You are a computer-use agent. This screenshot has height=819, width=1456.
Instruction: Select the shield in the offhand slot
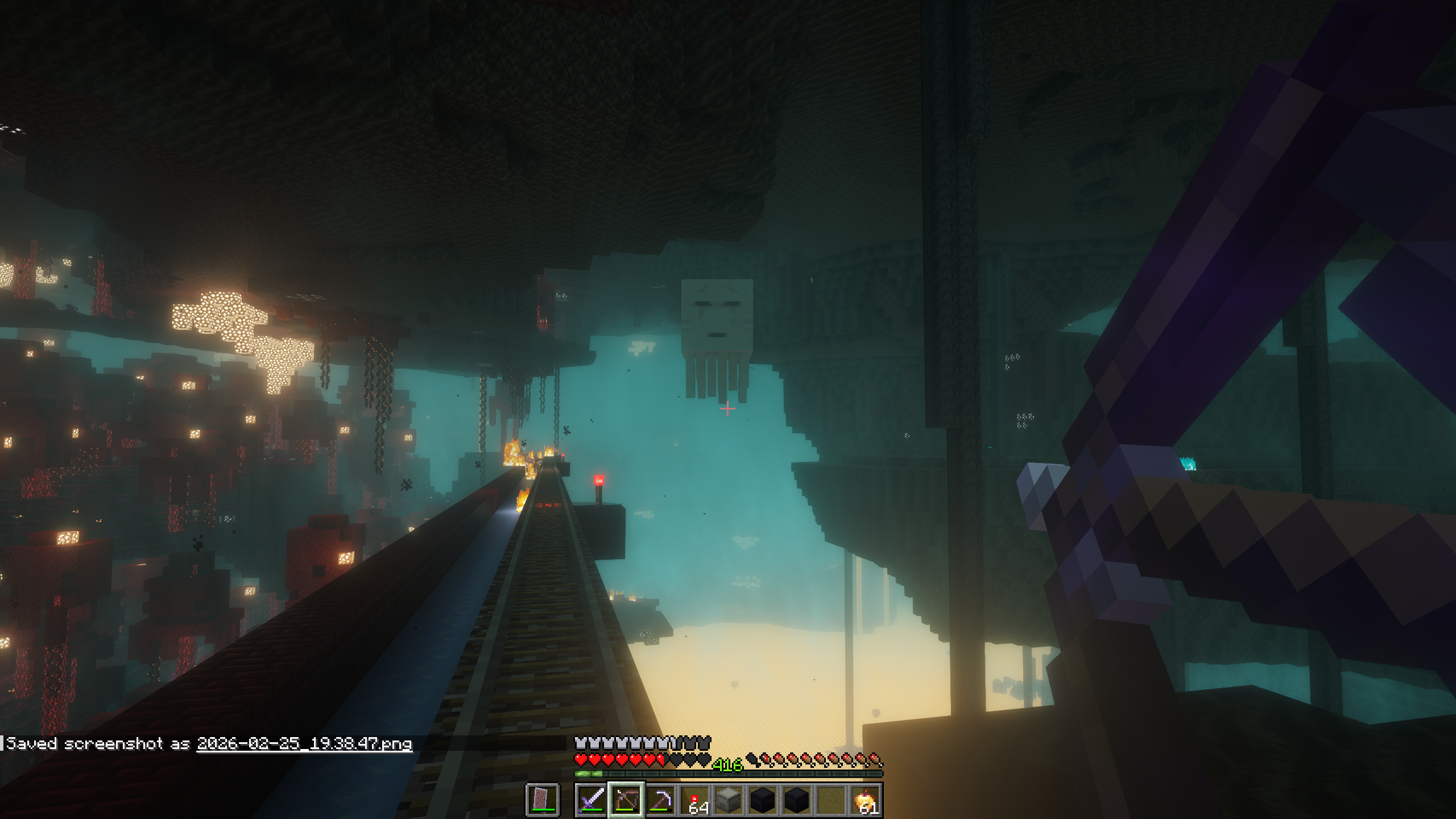pyautogui.click(x=543, y=800)
